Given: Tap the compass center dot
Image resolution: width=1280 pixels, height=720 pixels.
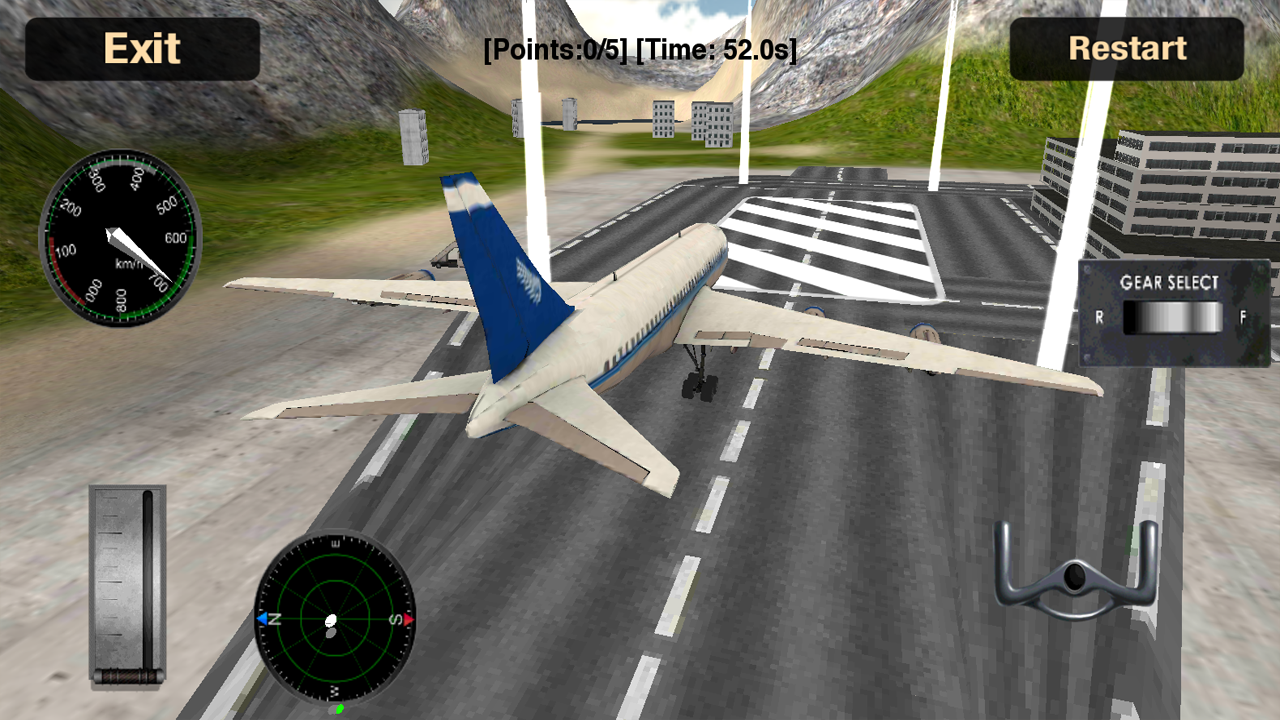Looking at the screenshot, I should point(331,620).
